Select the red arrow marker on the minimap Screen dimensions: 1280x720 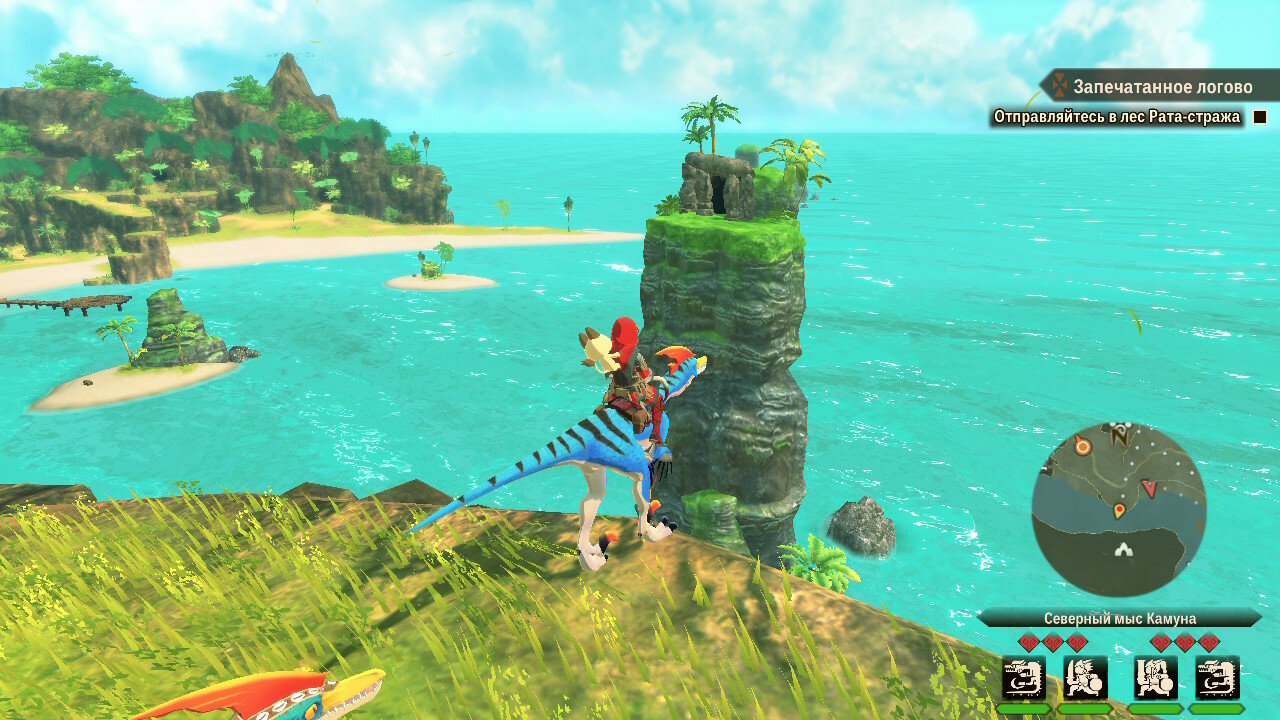tap(1149, 488)
